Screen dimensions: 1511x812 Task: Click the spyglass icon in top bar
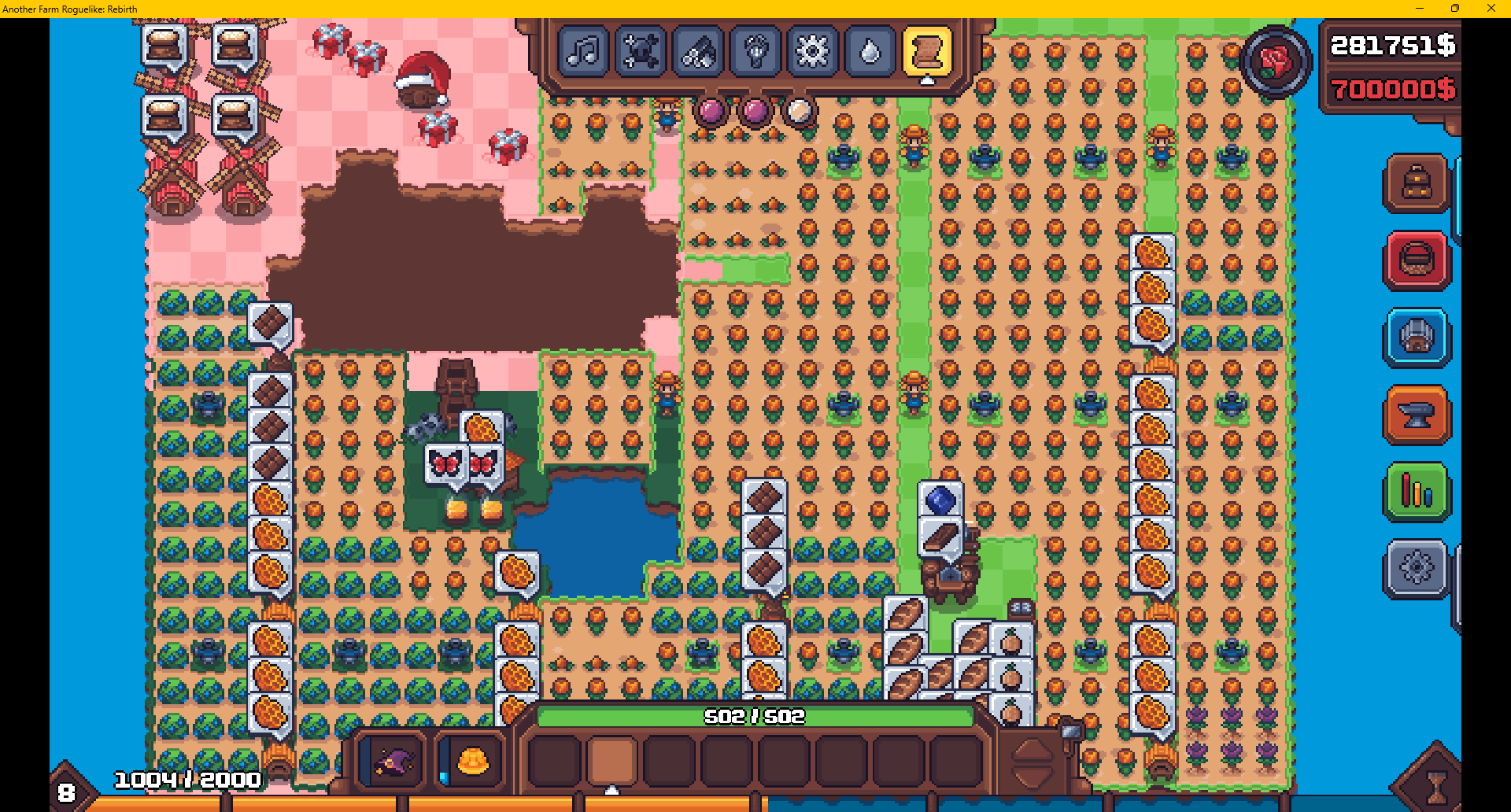click(x=698, y=52)
